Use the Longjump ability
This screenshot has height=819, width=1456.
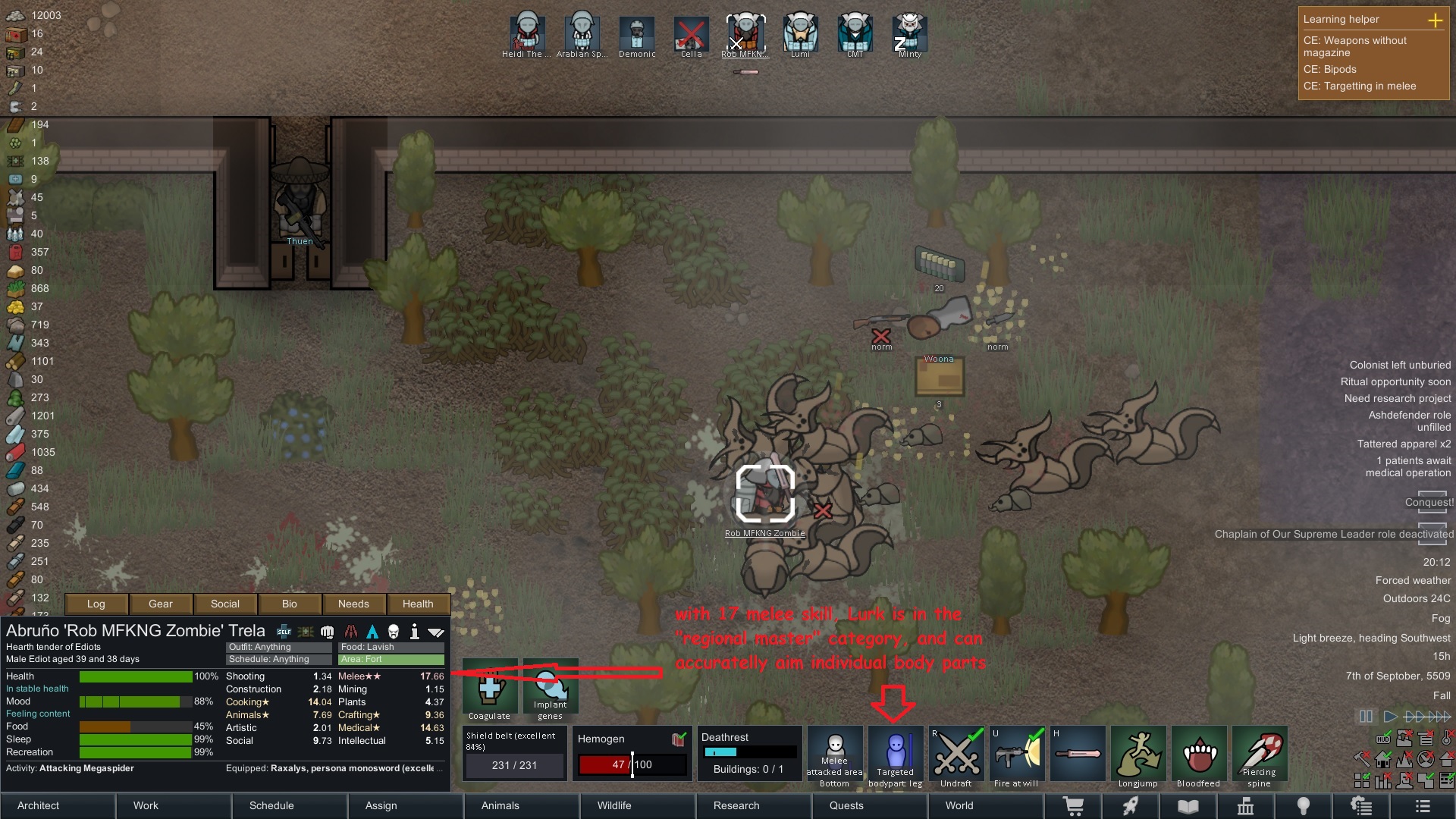[1137, 757]
